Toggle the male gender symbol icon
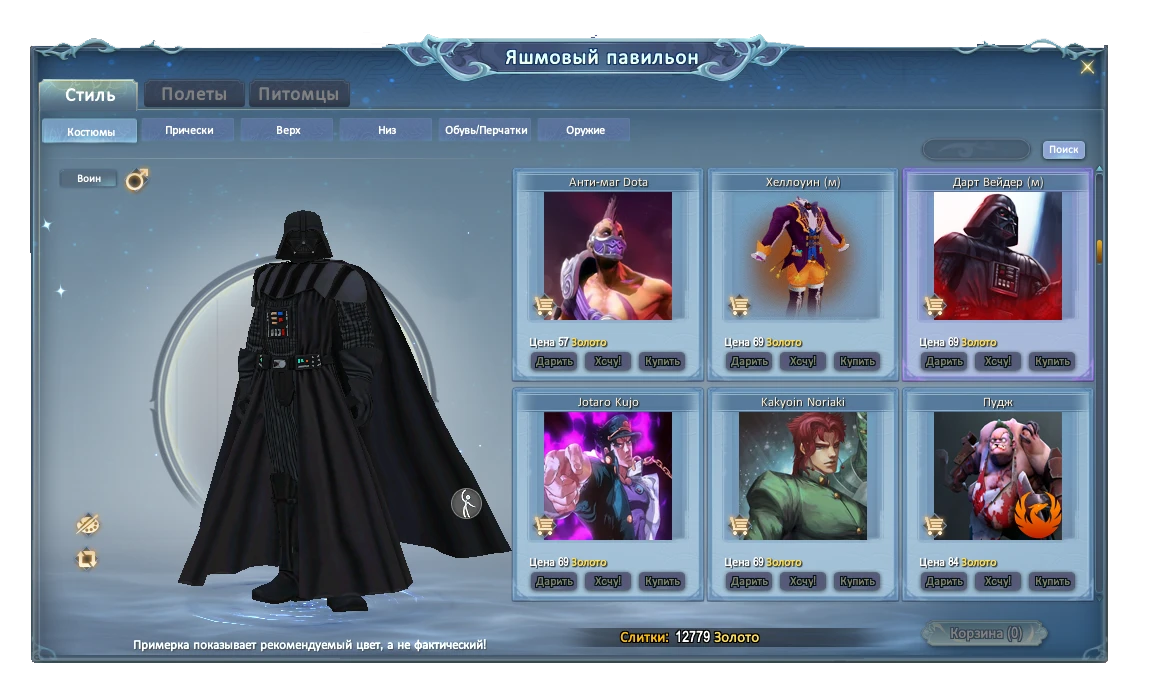 137,179
